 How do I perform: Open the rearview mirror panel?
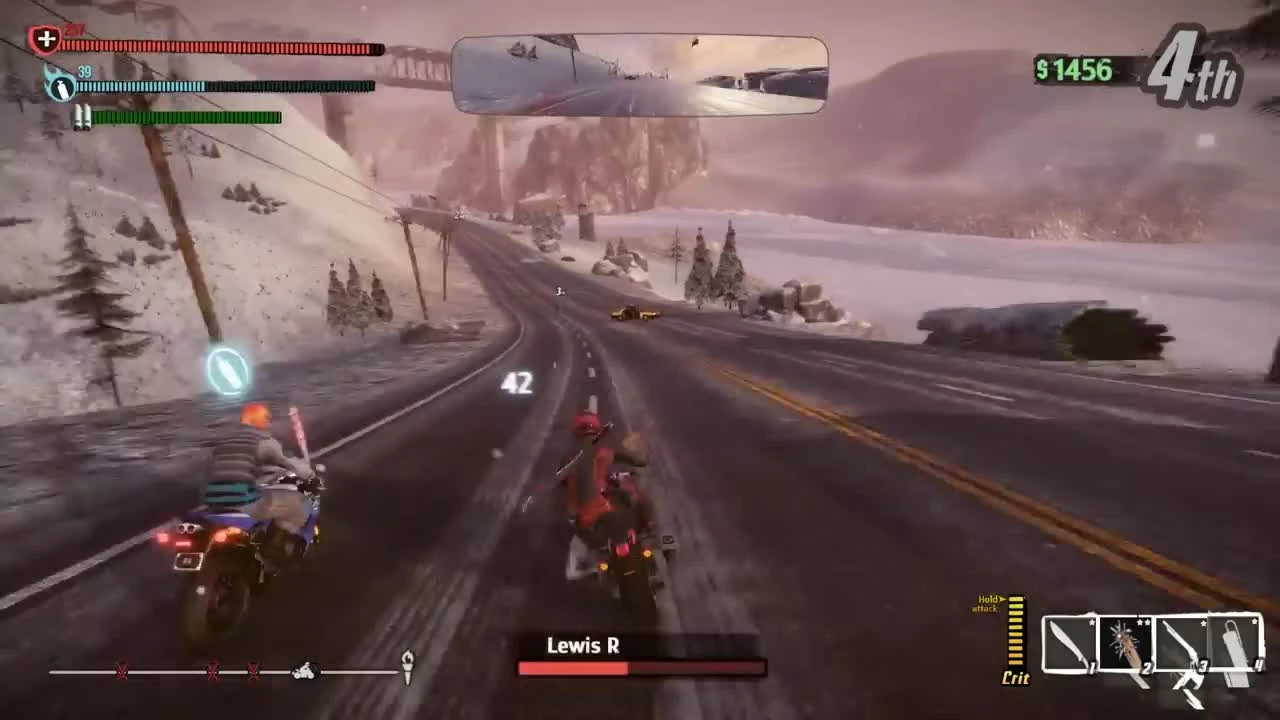pyautogui.click(x=640, y=75)
